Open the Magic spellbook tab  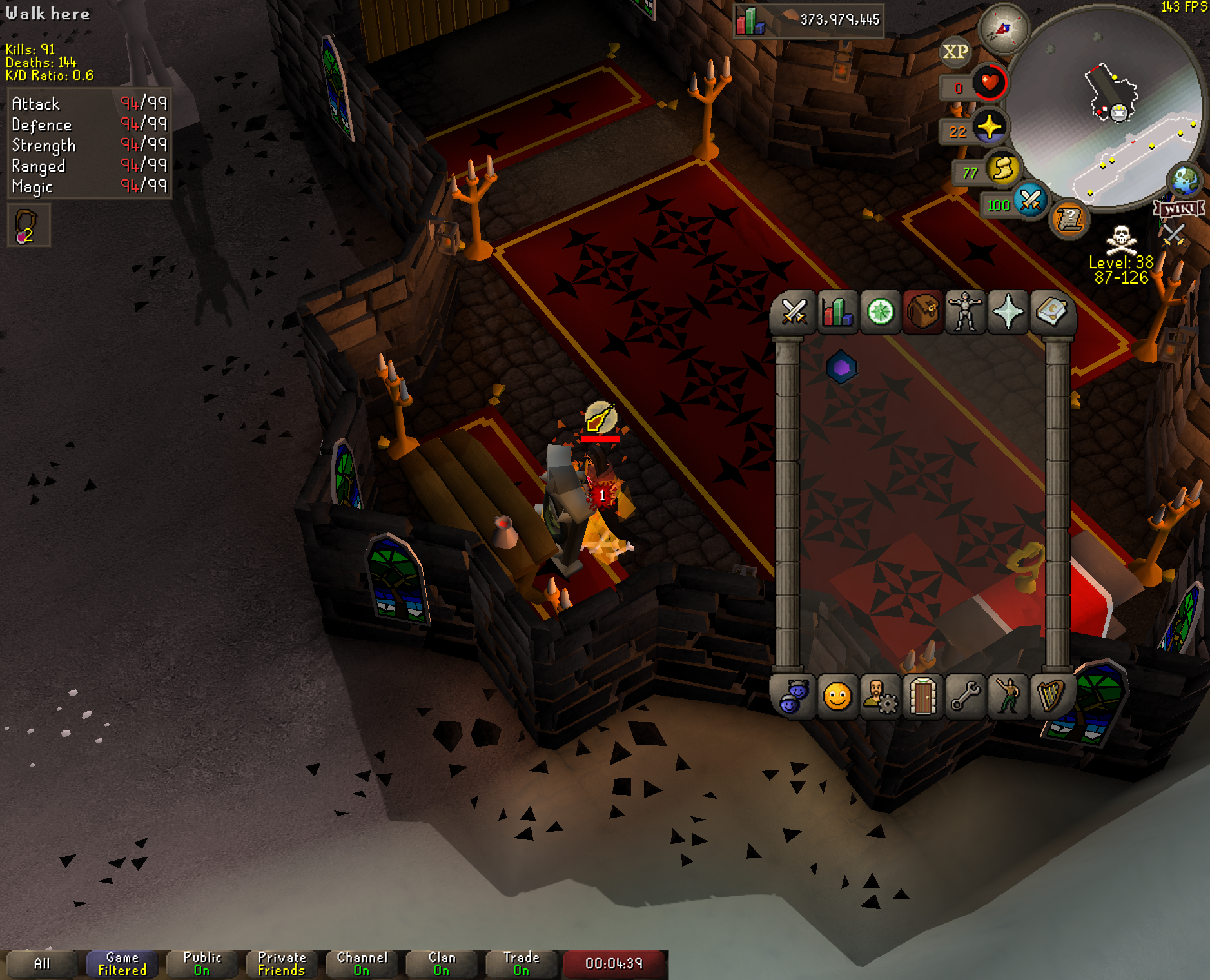pyautogui.click(x=1051, y=313)
